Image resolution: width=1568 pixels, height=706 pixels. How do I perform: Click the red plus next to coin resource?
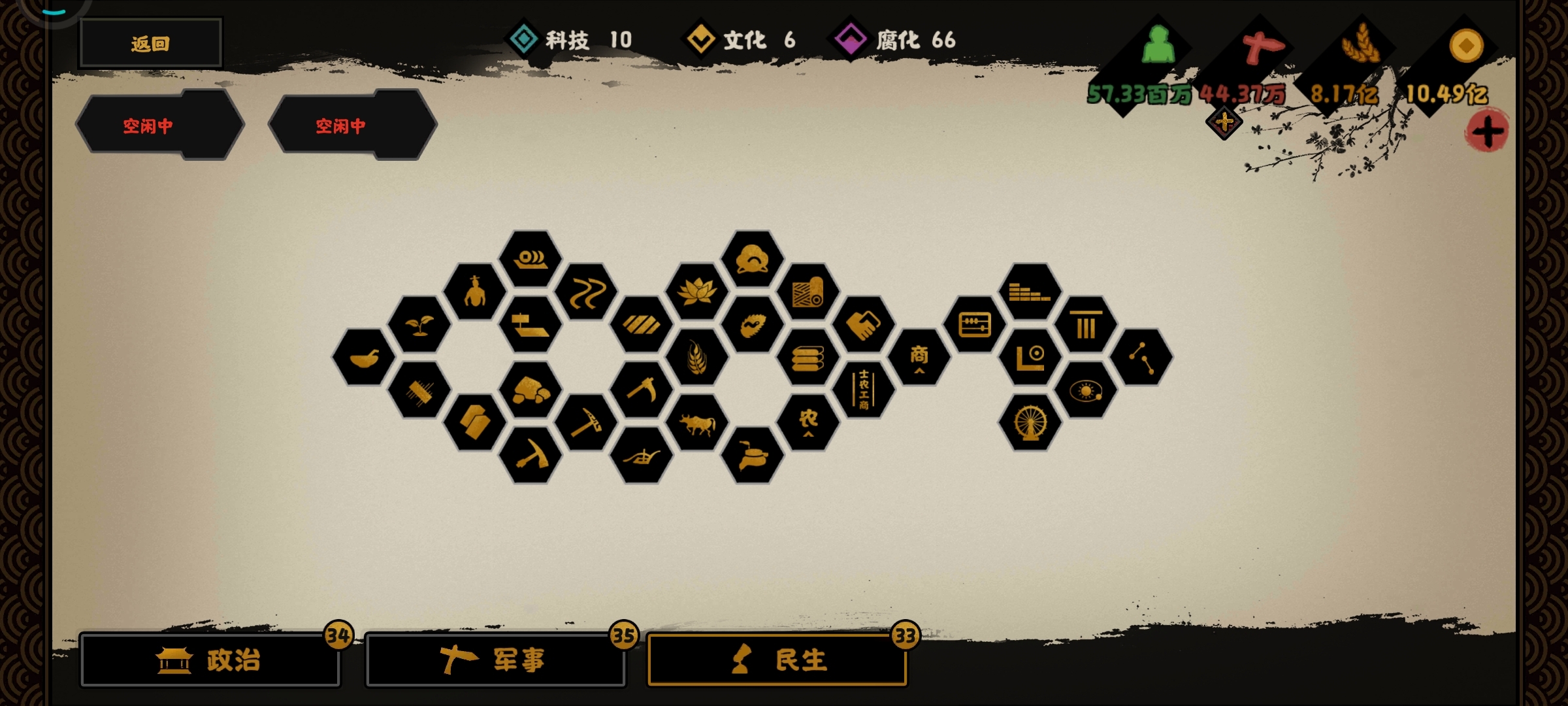pyautogui.click(x=1489, y=131)
